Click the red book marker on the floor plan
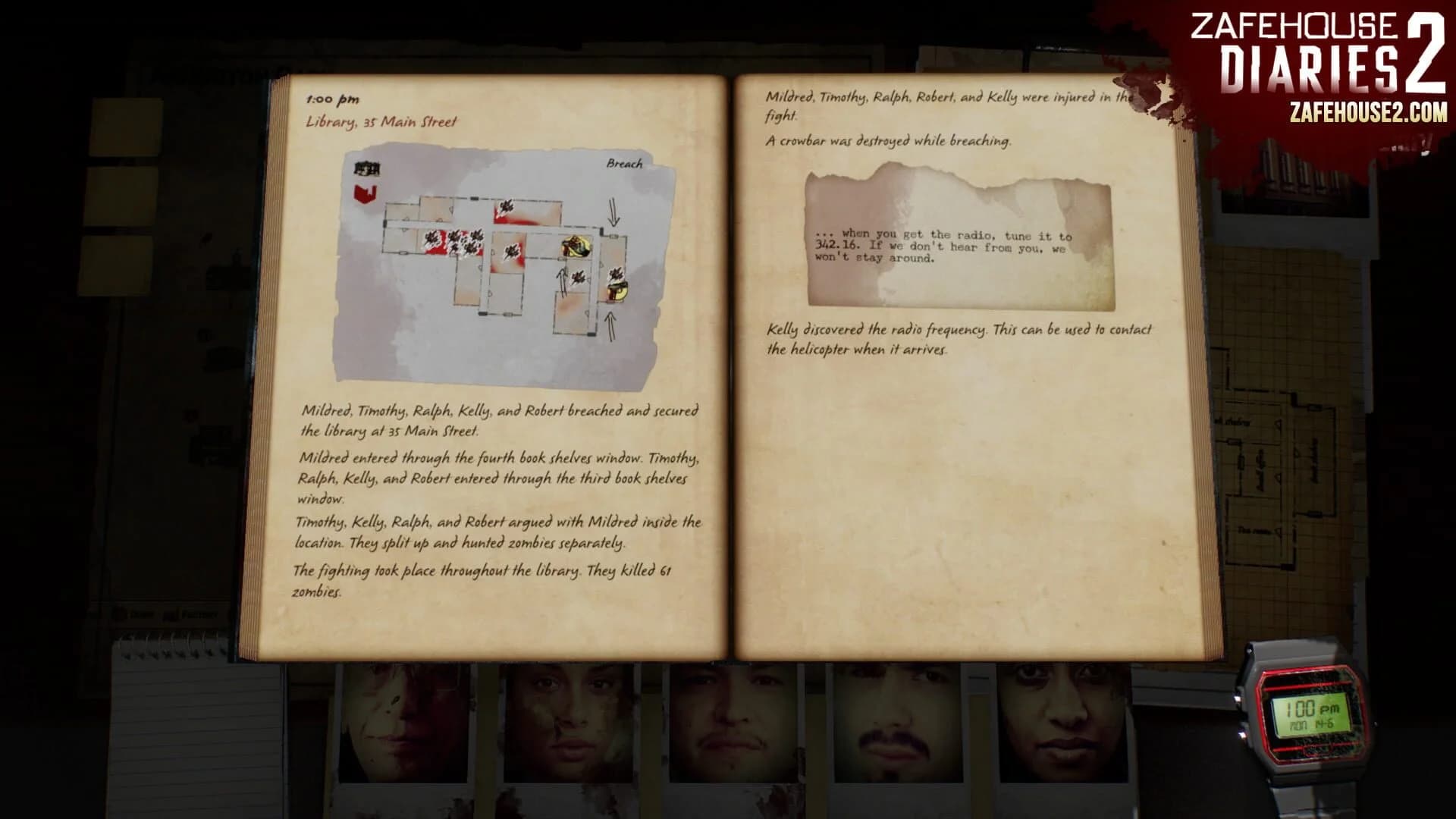Image resolution: width=1456 pixels, height=819 pixels. point(365,195)
